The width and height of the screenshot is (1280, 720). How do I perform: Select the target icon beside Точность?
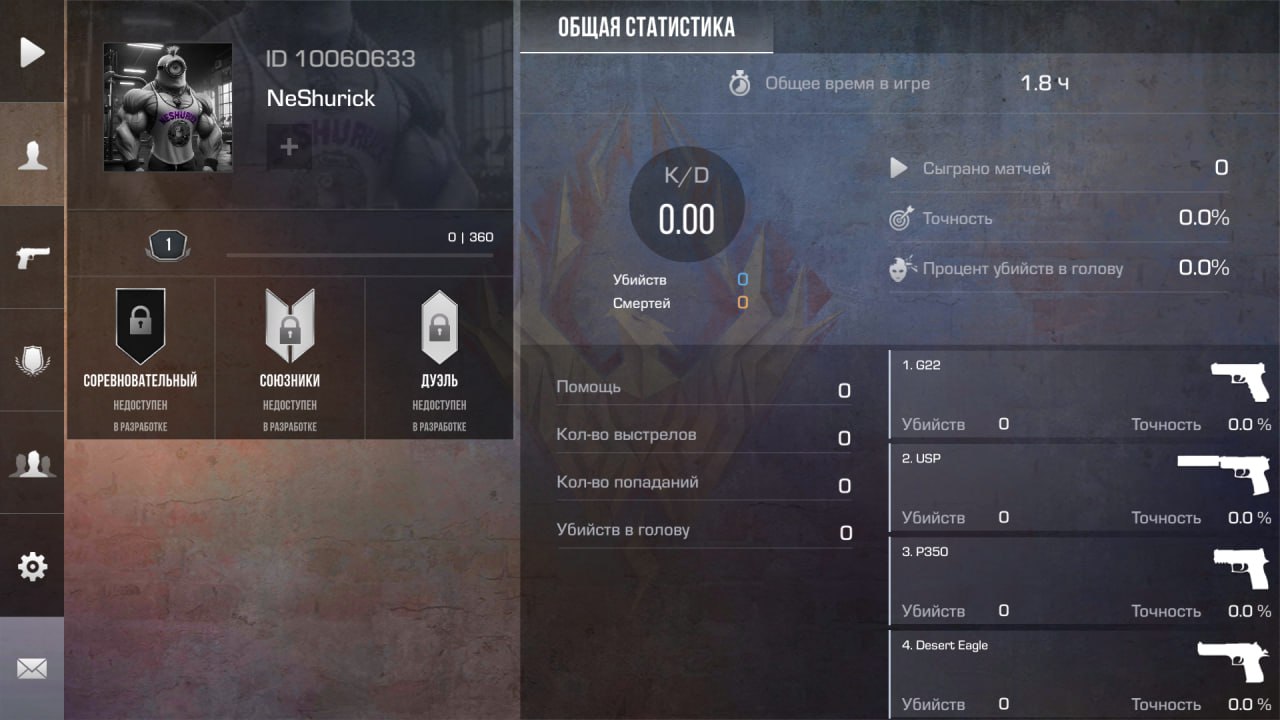(899, 218)
